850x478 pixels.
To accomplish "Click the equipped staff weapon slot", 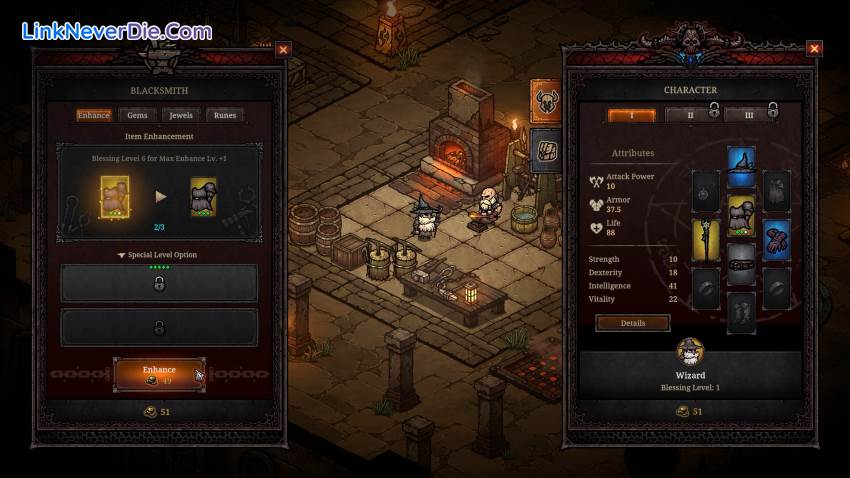I will 706,240.
